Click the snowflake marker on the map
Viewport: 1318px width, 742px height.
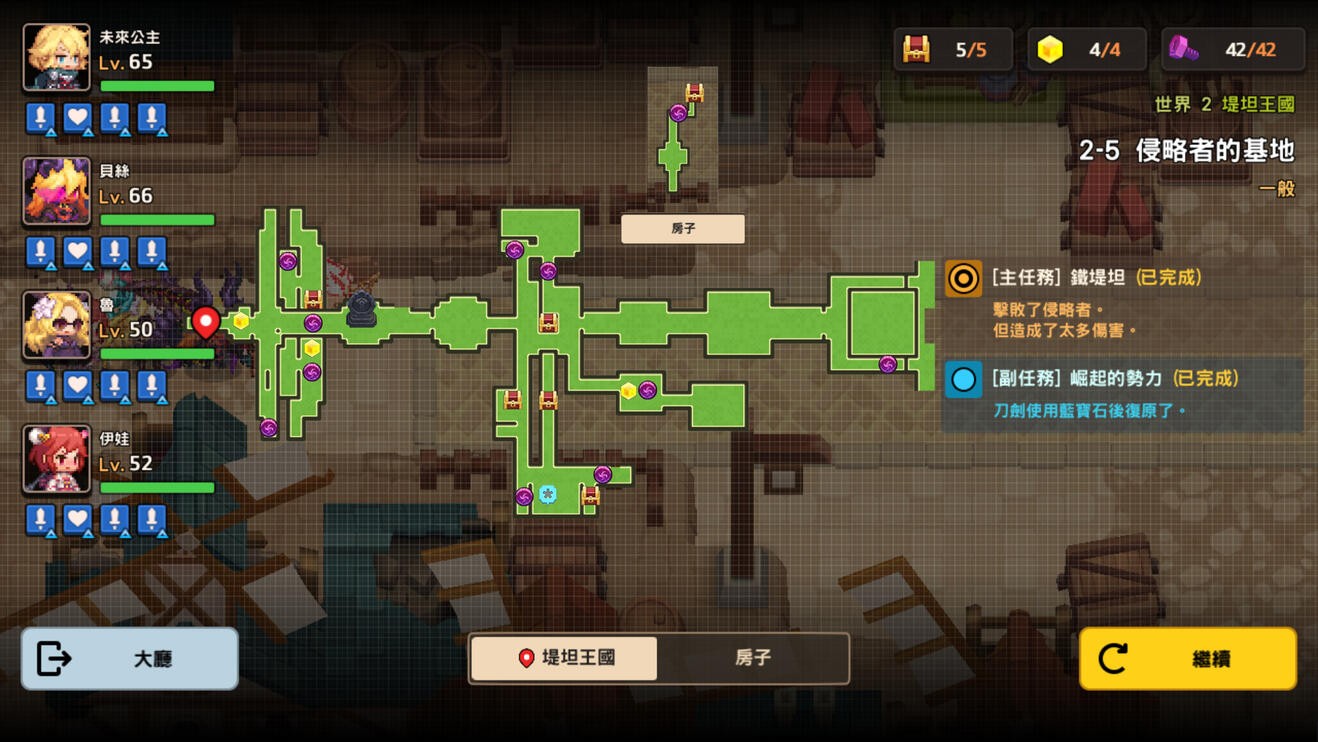pos(547,494)
